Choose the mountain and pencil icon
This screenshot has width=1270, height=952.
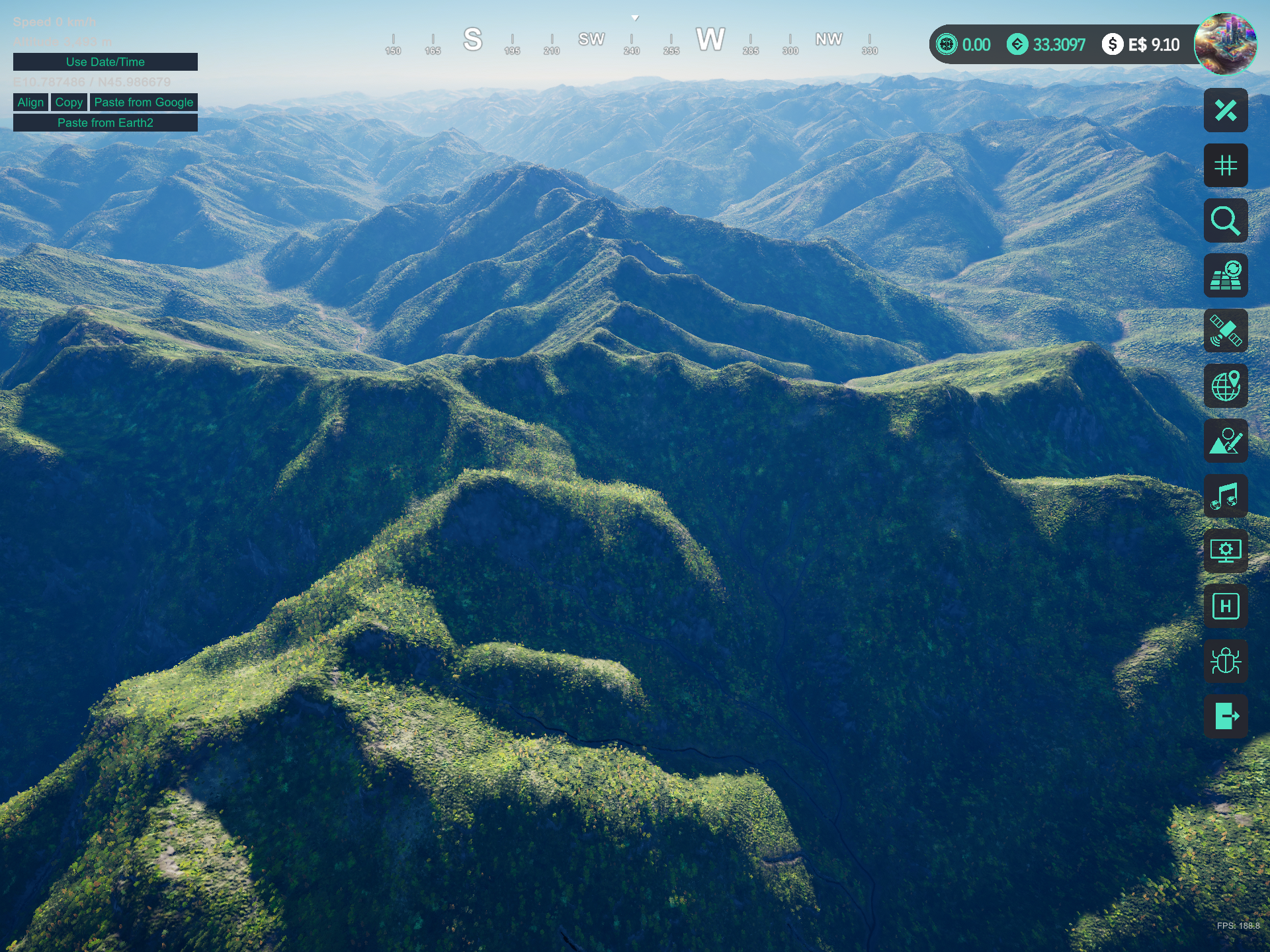tap(1226, 441)
